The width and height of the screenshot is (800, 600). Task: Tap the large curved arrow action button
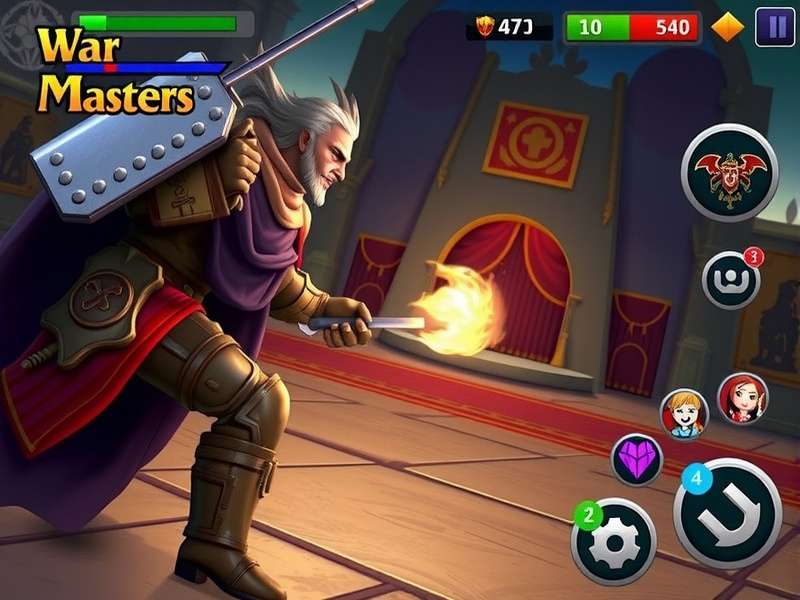point(727,513)
